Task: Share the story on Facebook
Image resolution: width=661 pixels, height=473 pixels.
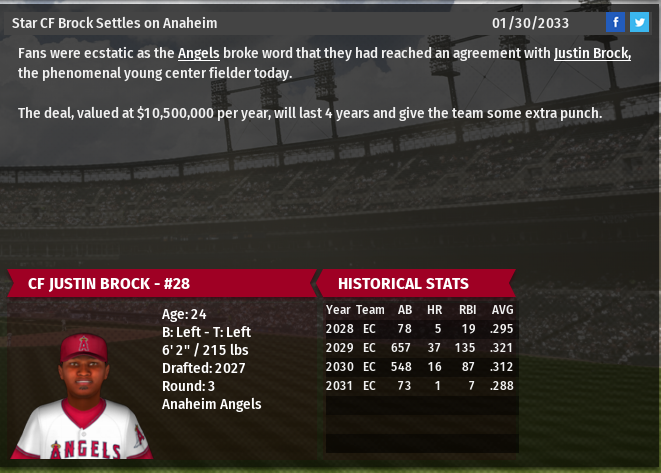Action: (615, 22)
